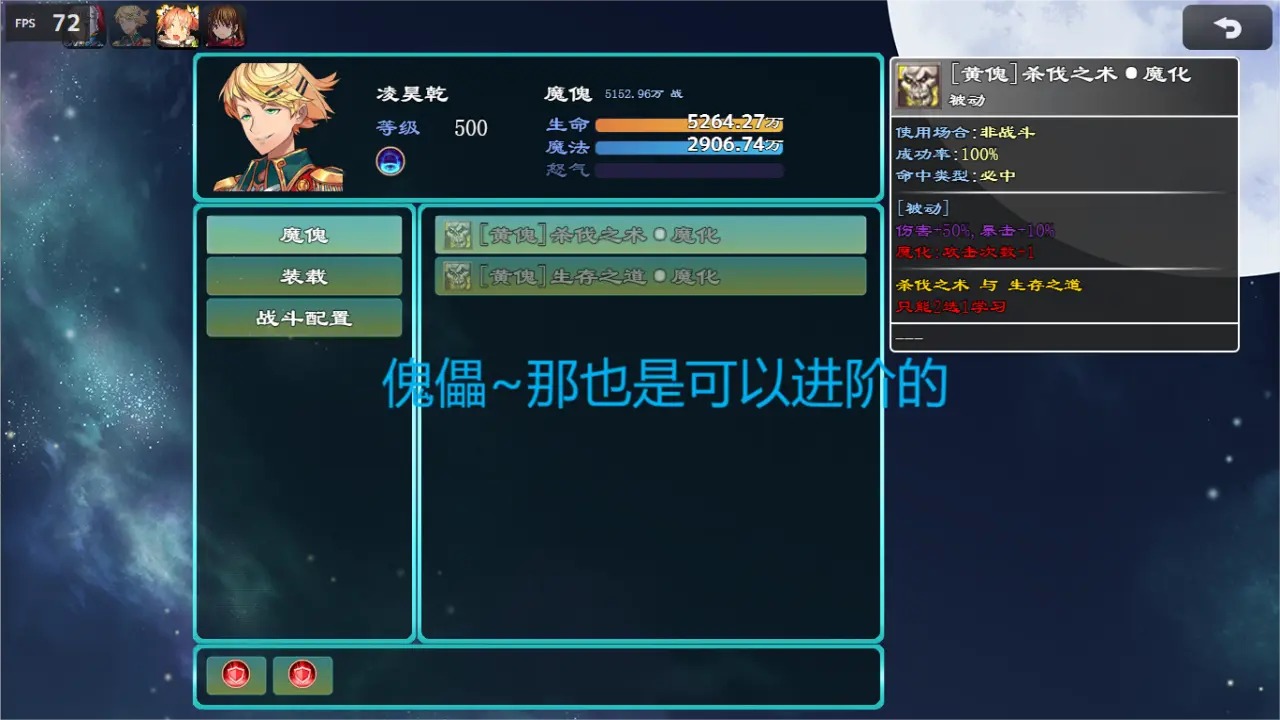Click the blue orb icon beside level 500

[x=390, y=159]
